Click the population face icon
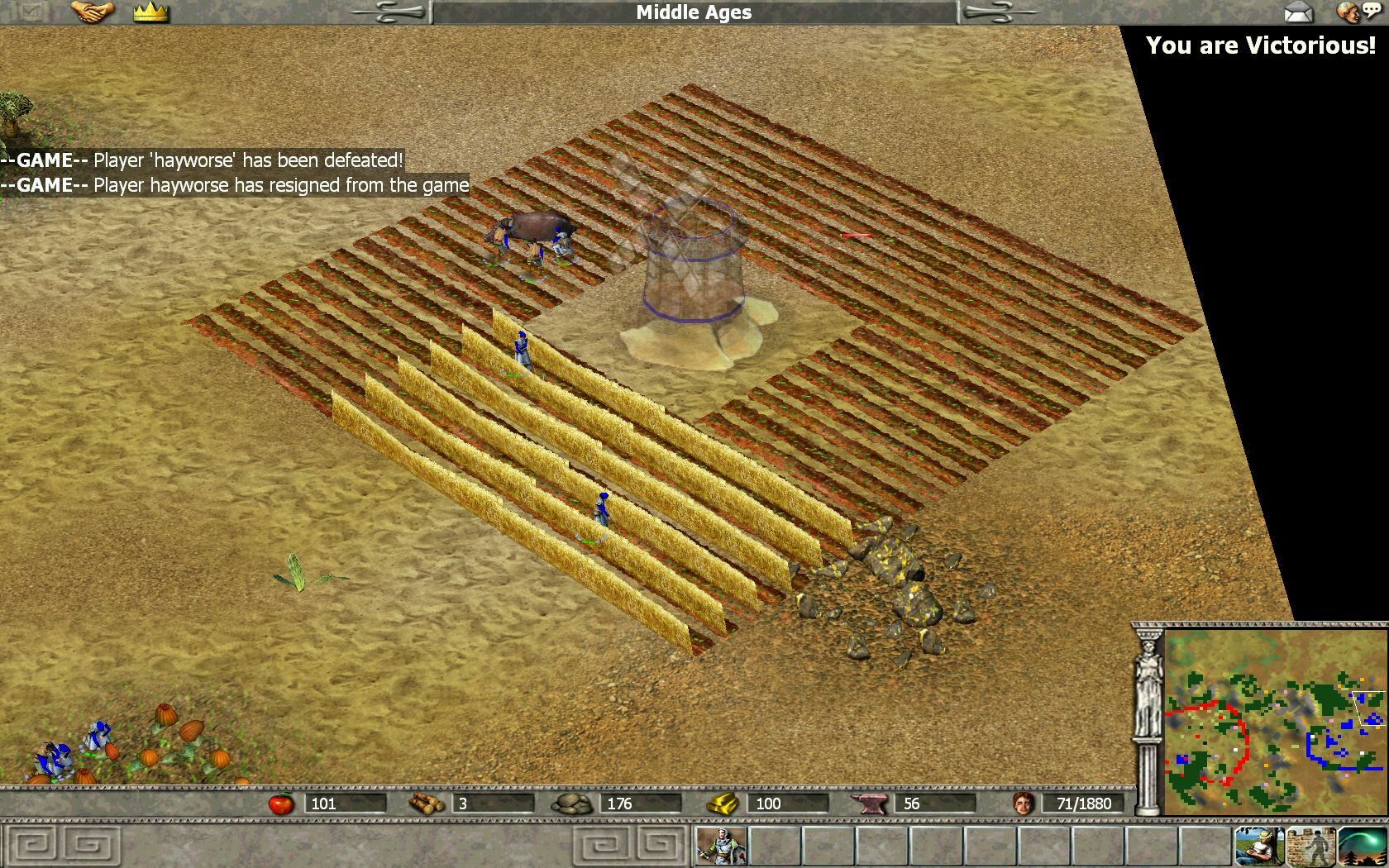Image resolution: width=1389 pixels, height=868 pixels. [x=1024, y=803]
